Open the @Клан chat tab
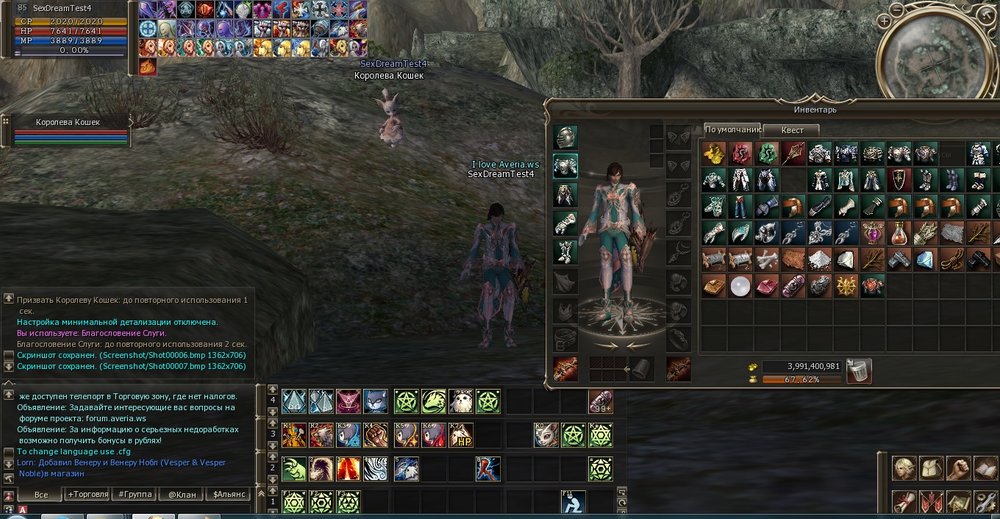This screenshot has width=1000, height=519. click(x=180, y=495)
